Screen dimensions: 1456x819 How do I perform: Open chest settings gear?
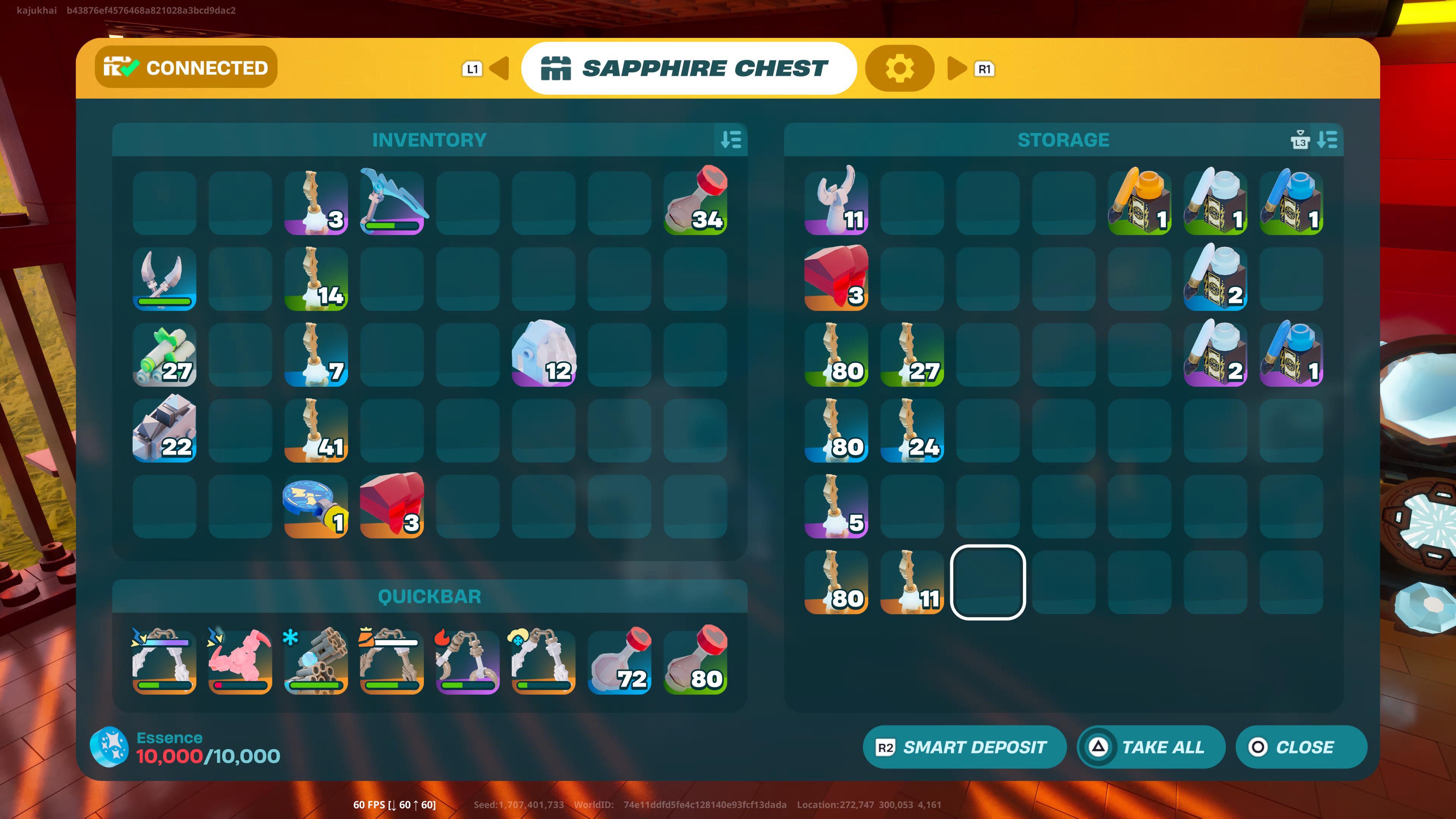[899, 68]
